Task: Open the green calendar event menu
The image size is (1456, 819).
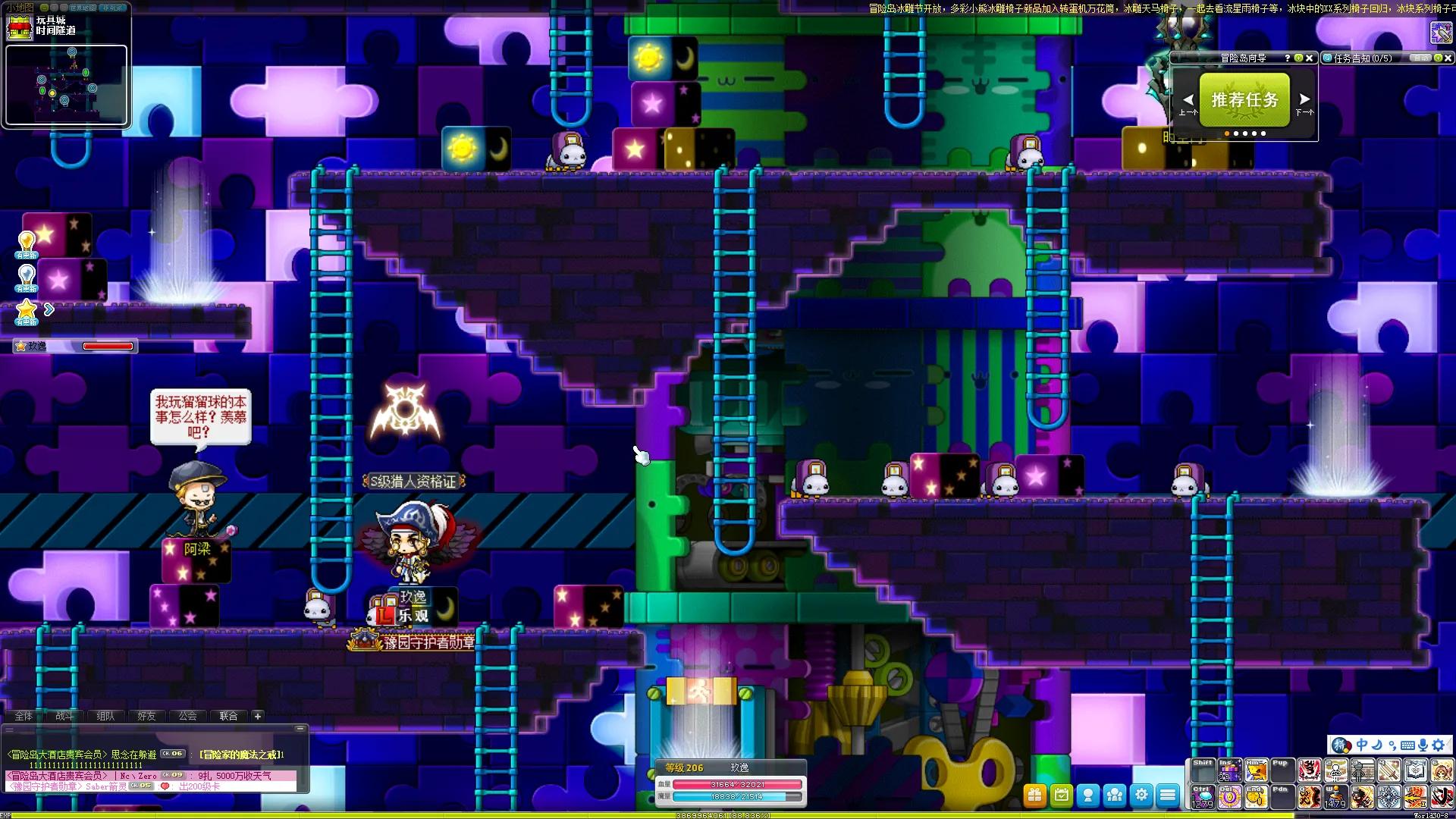Action: 1061,795
